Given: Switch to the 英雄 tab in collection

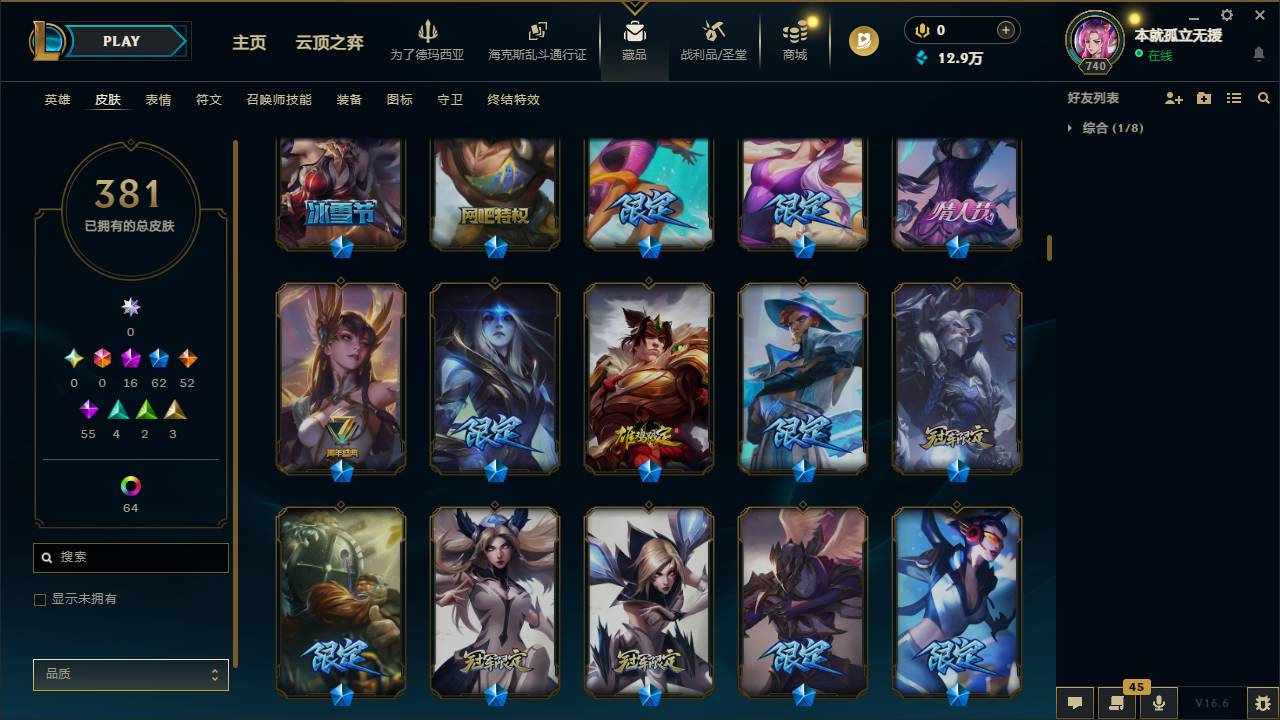Looking at the screenshot, I should tap(57, 100).
